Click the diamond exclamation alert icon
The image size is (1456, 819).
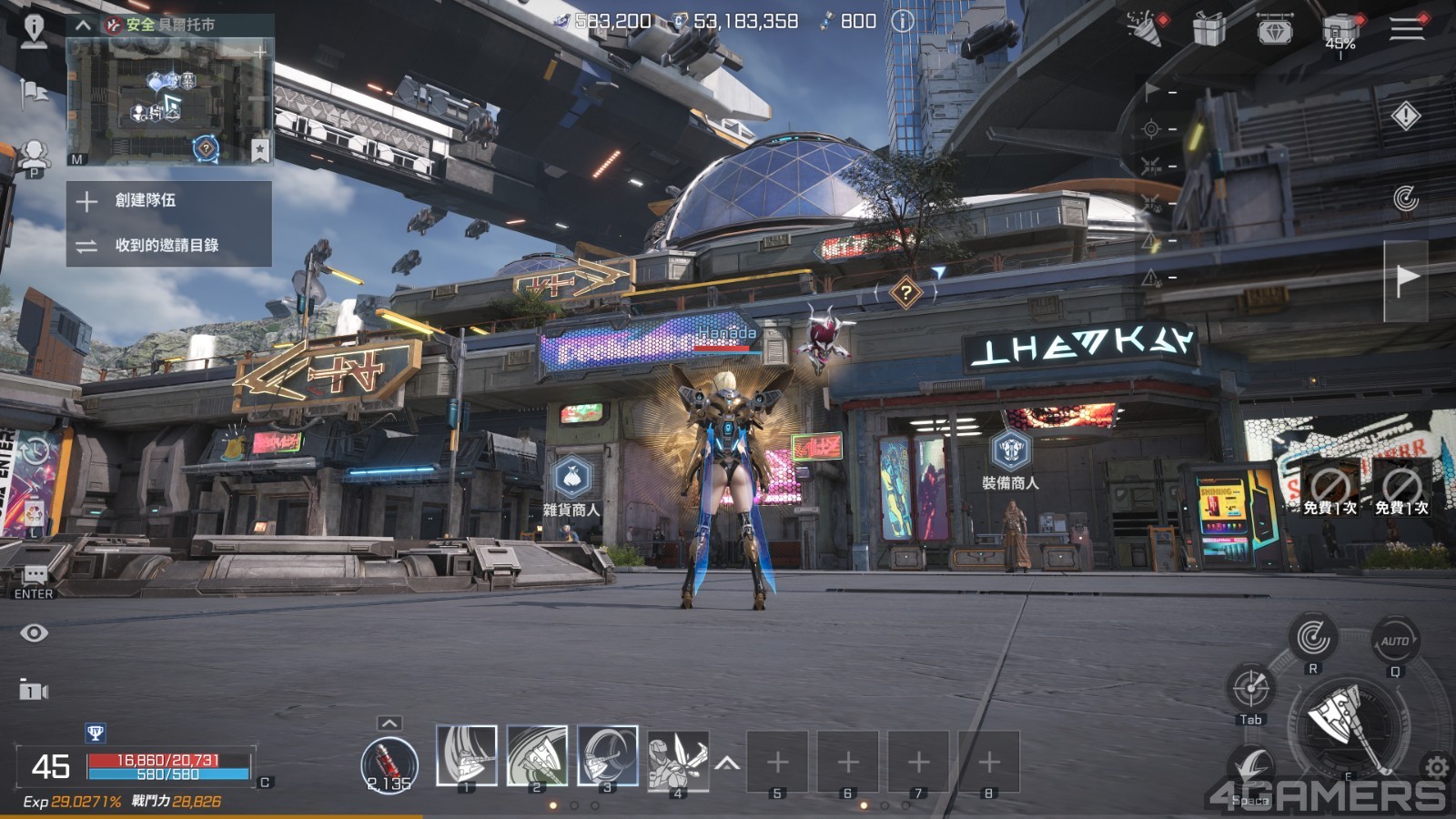tap(1406, 116)
